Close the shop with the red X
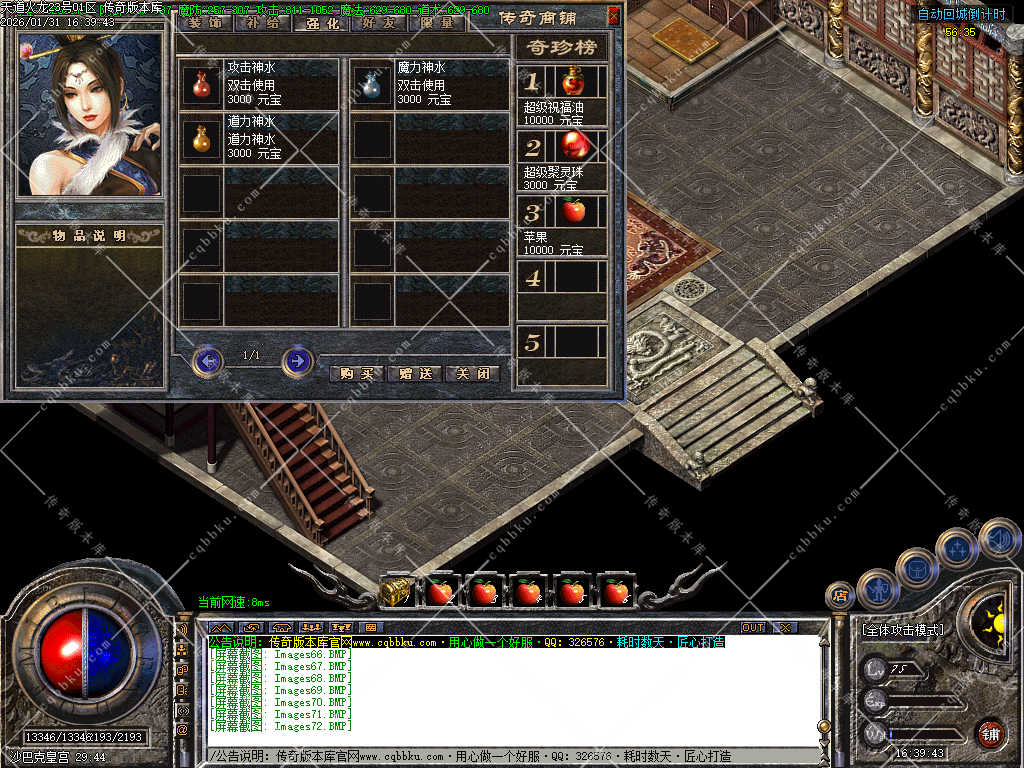Viewport: 1024px width, 768px height. pyautogui.click(x=613, y=16)
